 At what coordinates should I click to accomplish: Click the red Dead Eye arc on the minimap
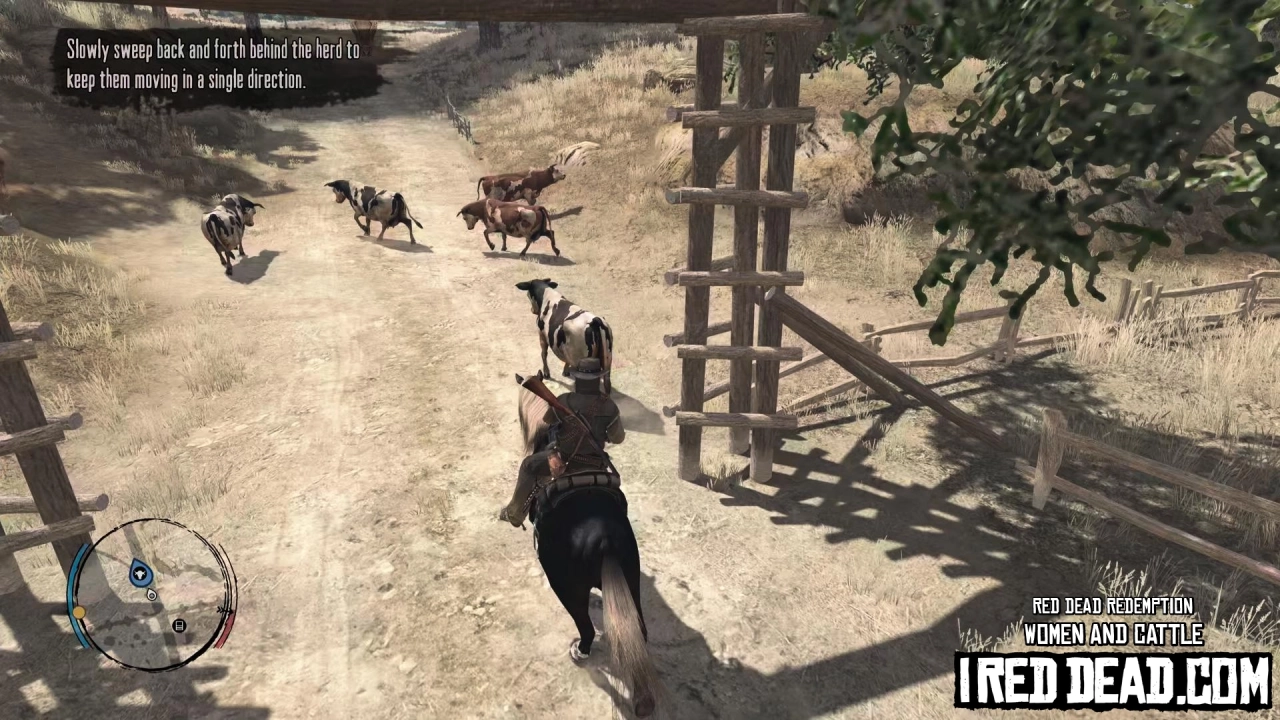click(224, 630)
